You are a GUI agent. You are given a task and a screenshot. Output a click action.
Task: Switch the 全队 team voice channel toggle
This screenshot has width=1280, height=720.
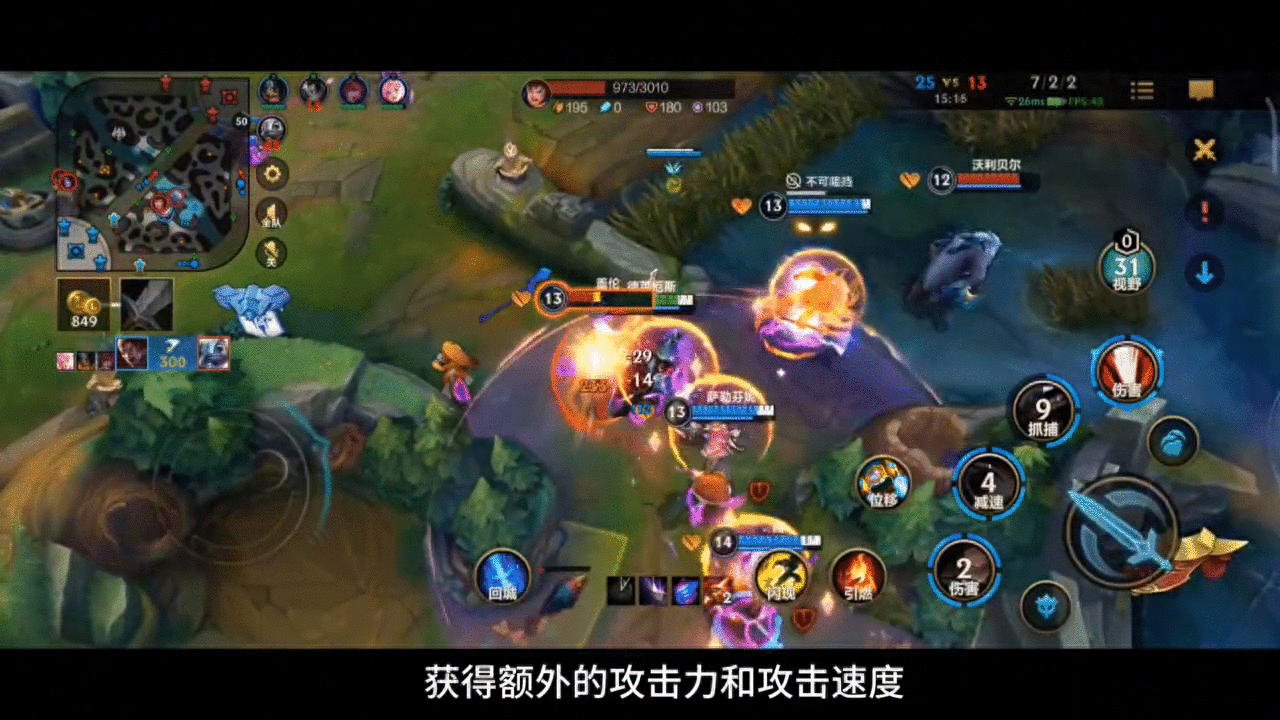tap(271, 213)
